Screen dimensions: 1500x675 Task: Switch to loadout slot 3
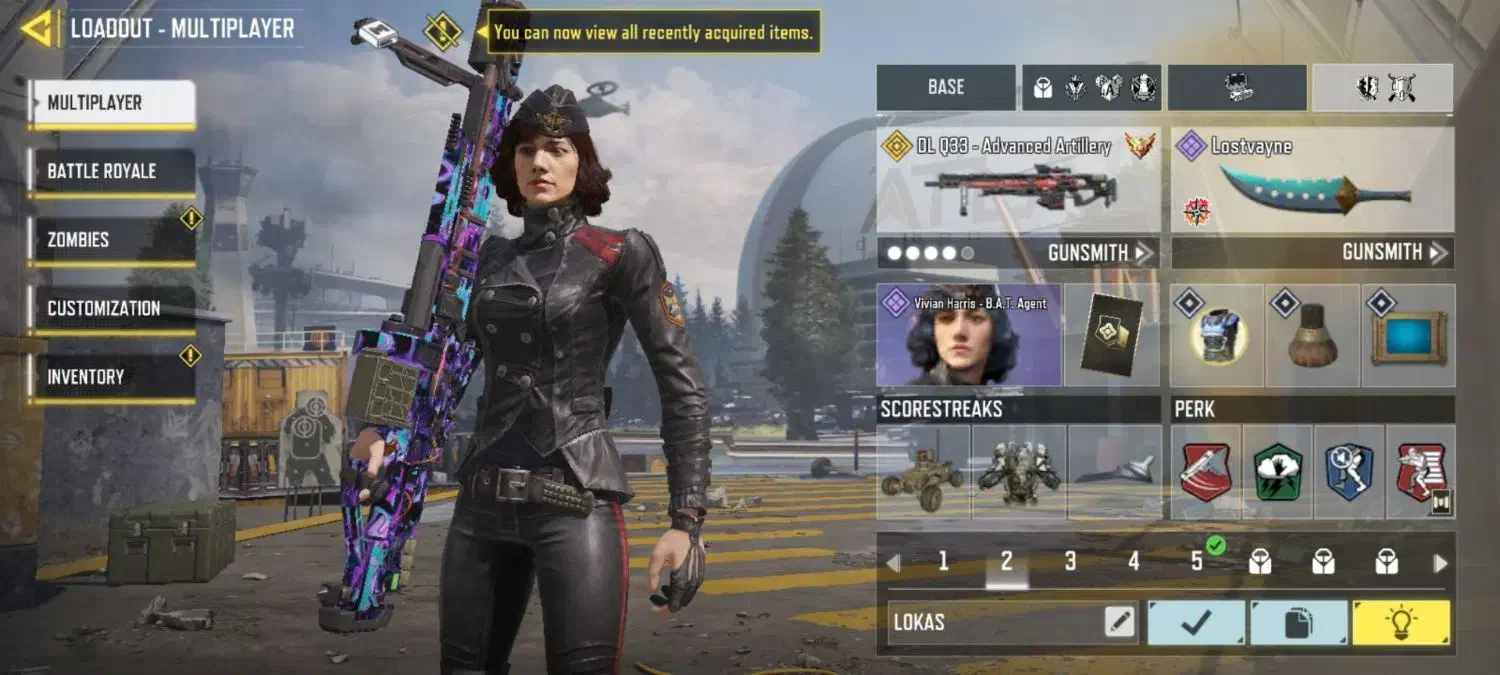point(1070,562)
